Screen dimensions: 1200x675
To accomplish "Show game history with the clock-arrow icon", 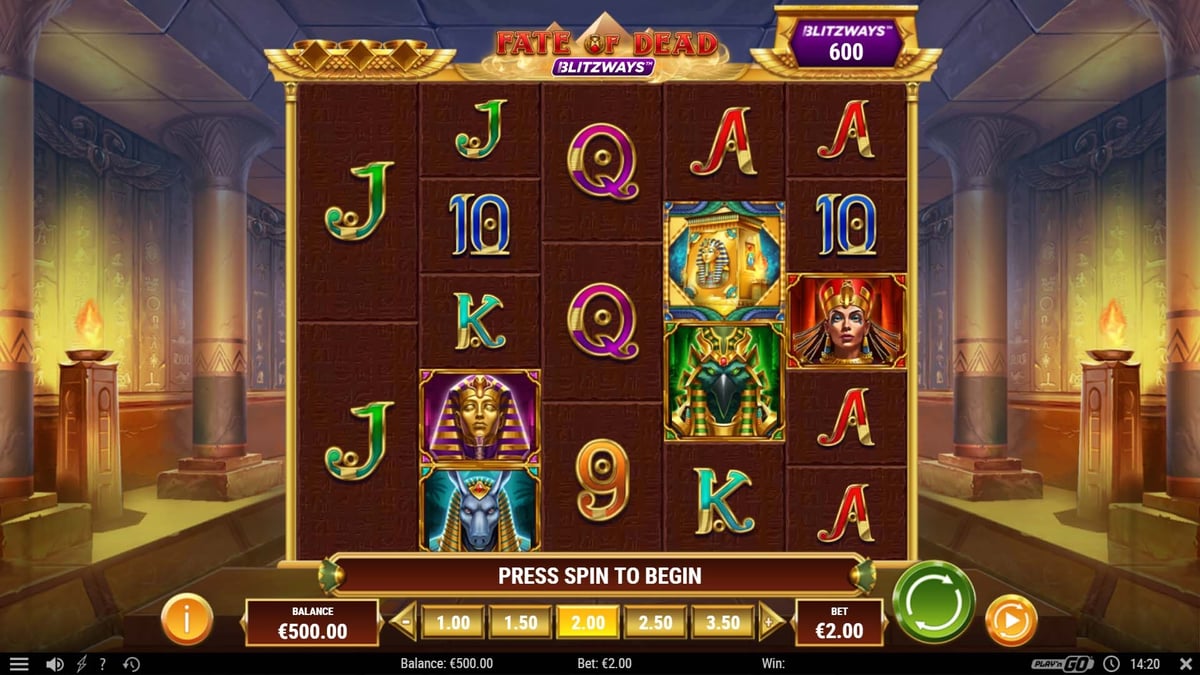I will coord(131,664).
